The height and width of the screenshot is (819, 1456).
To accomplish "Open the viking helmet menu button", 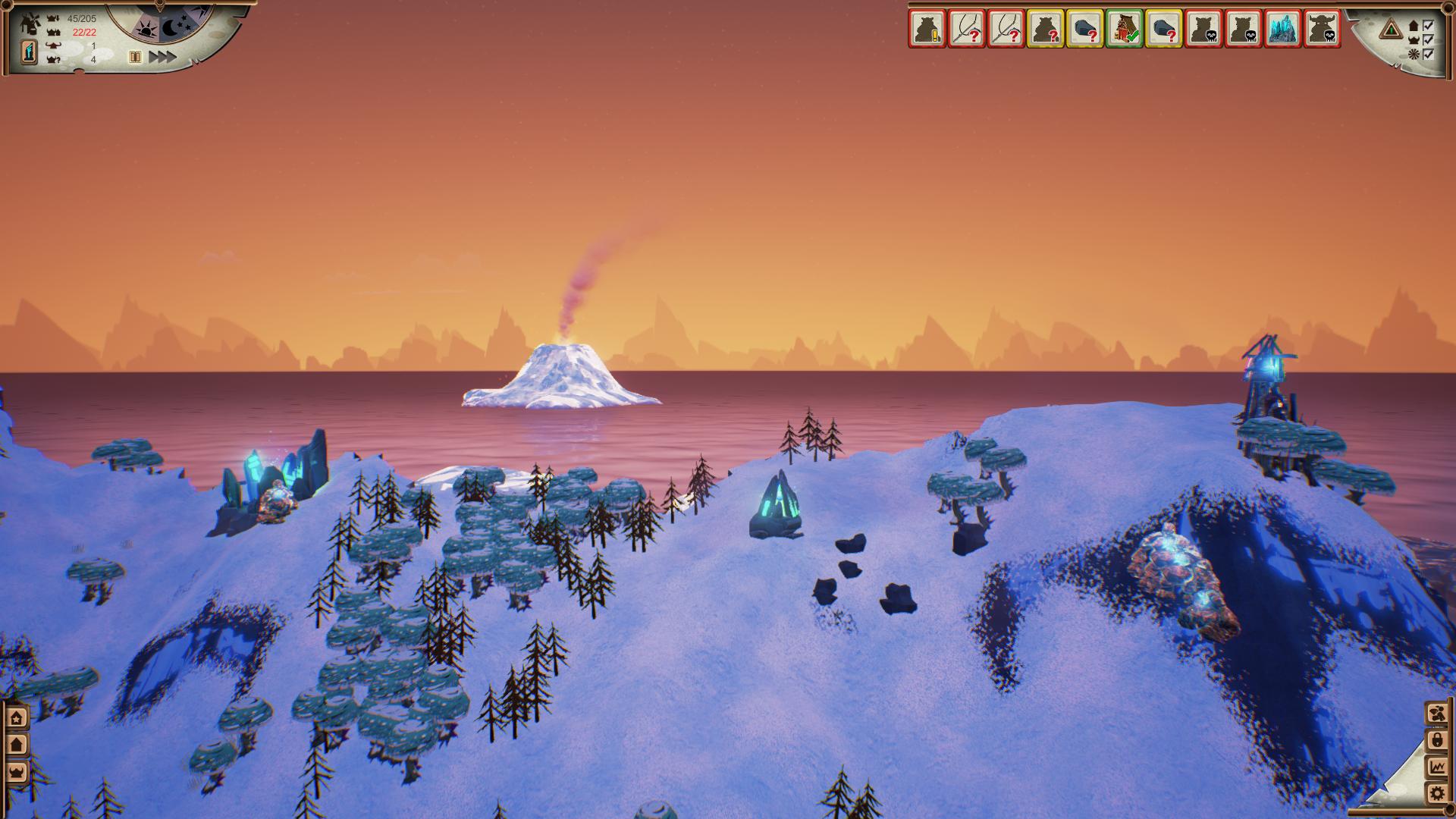I will (17, 773).
